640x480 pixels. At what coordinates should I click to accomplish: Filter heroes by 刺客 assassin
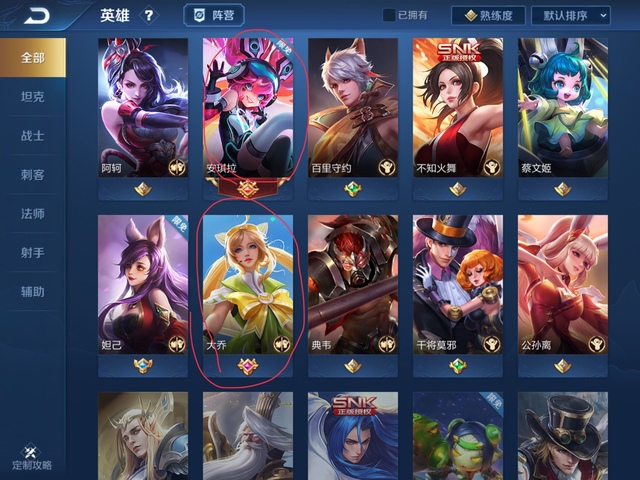point(33,175)
